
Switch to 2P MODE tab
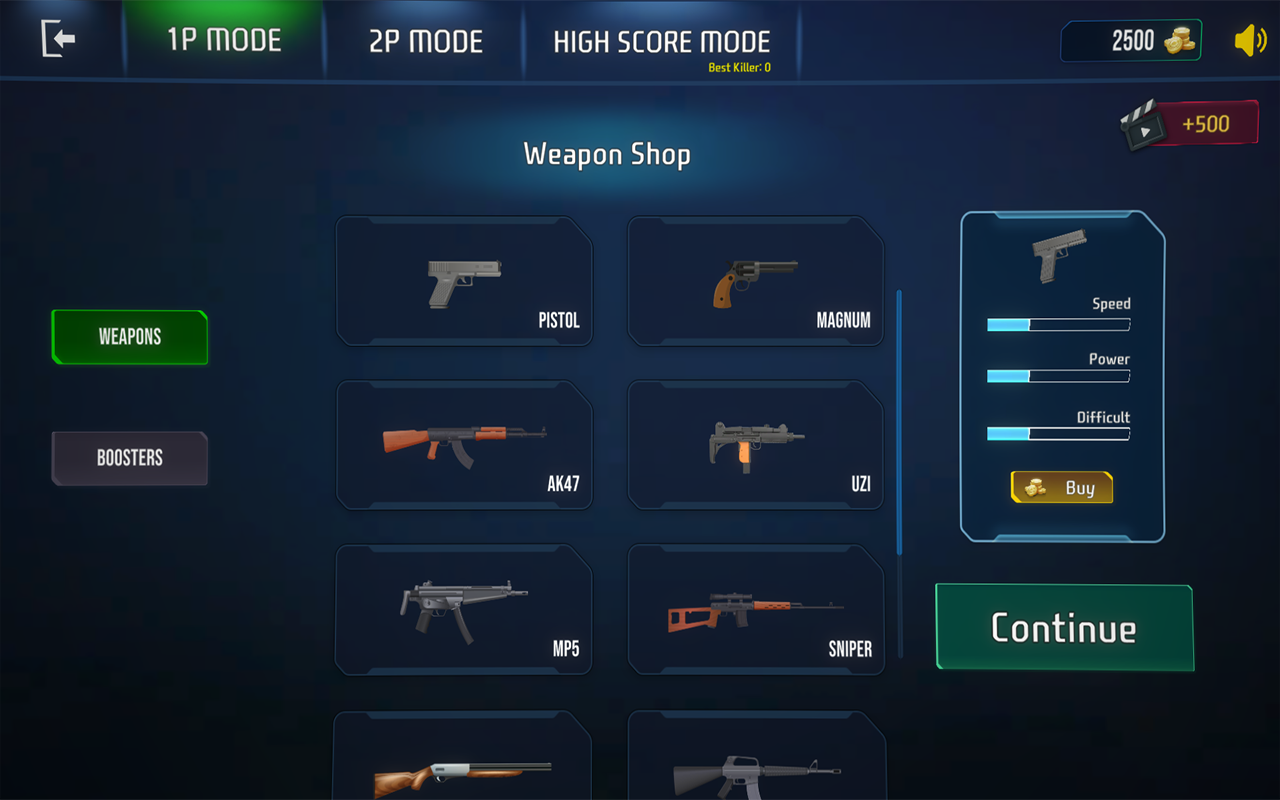[426, 41]
